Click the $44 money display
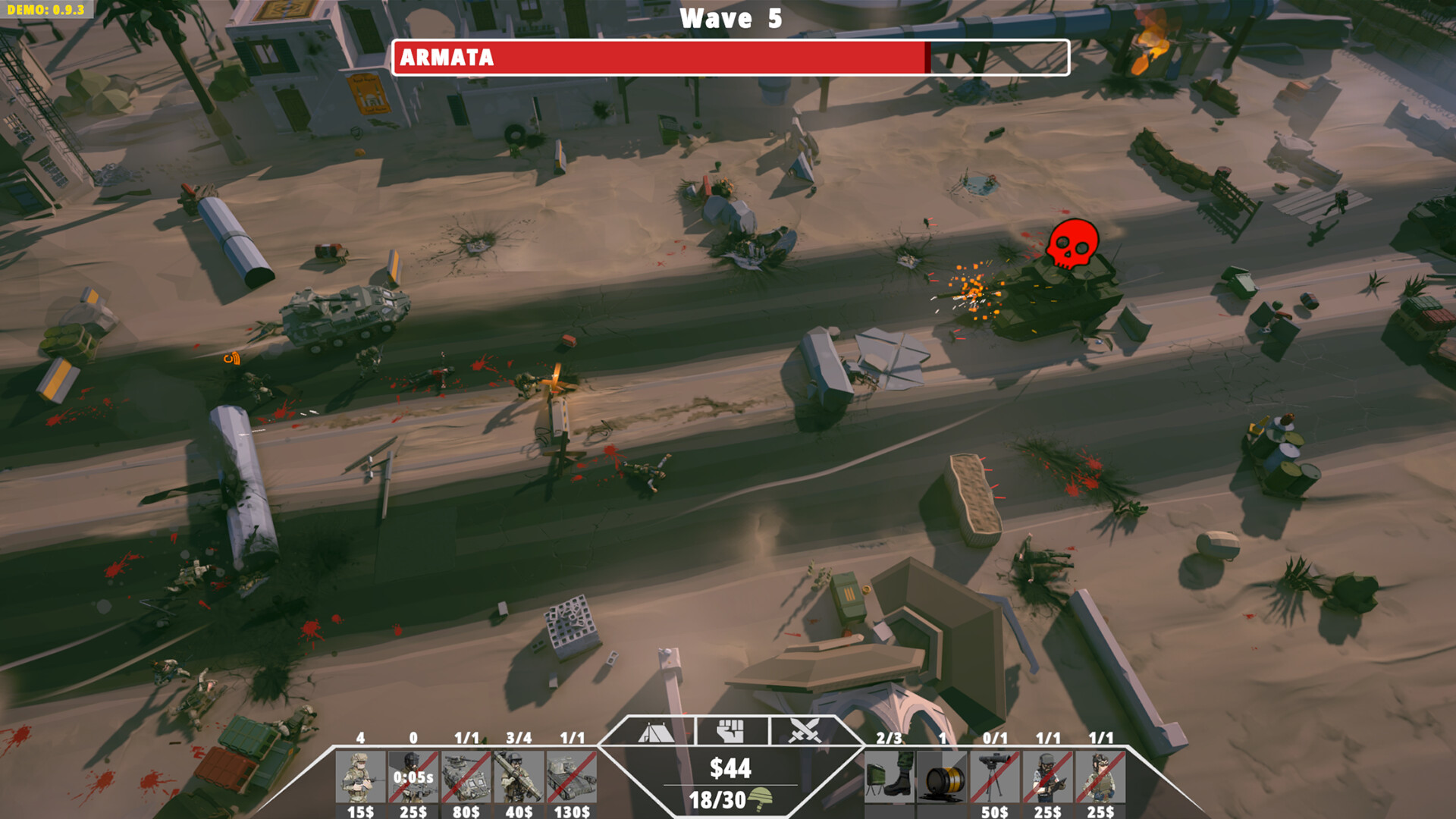This screenshot has height=819, width=1456. pyautogui.click(x=730, y=767)
